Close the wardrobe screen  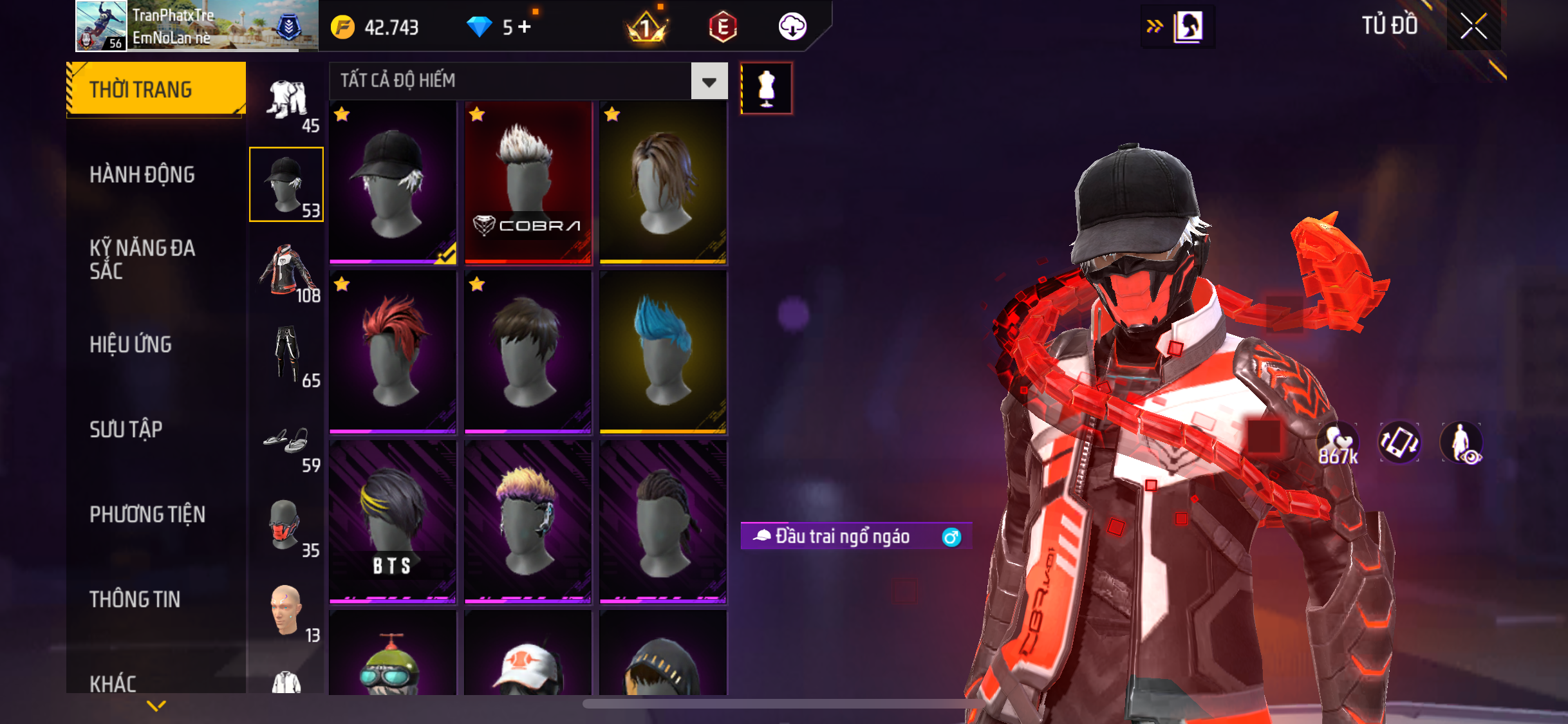pyautogui.click(x=1473, y=26)
